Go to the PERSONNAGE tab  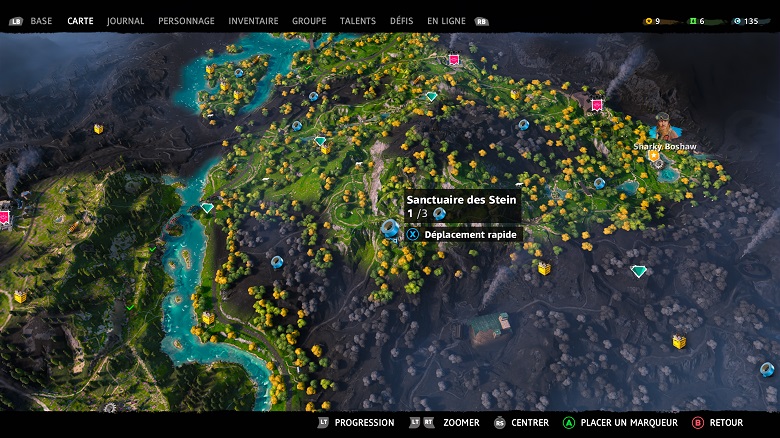coord(186,21)
